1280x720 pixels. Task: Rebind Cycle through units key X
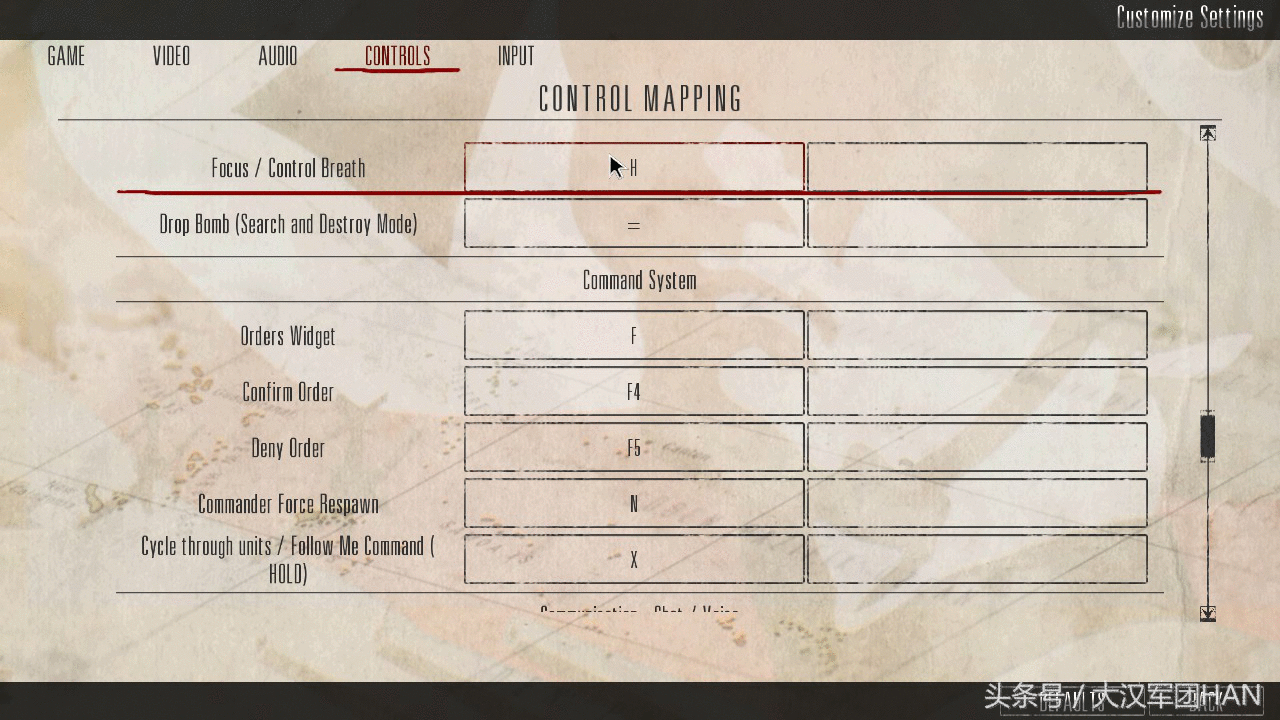[634, 559]
